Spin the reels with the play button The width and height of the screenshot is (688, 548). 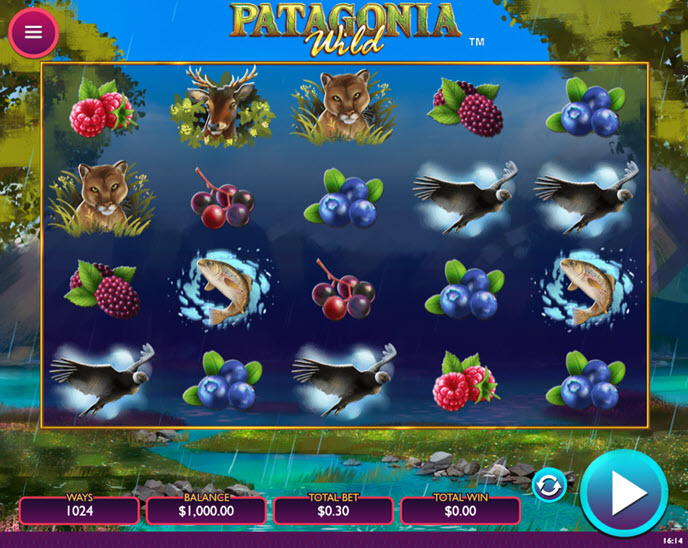click(x=623, y=492)
